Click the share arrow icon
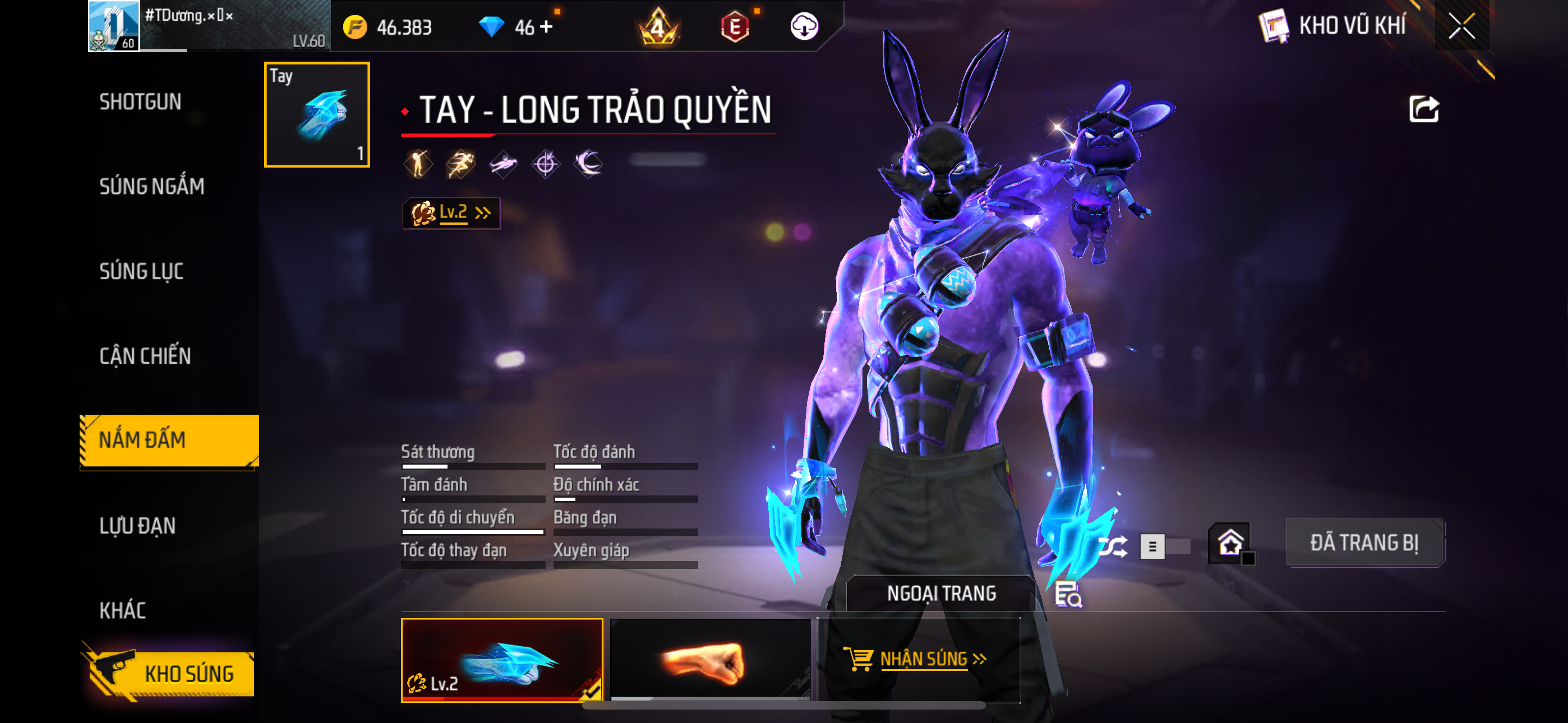The height and width of the screenshot is (723, 1568). coord(1424,109)
